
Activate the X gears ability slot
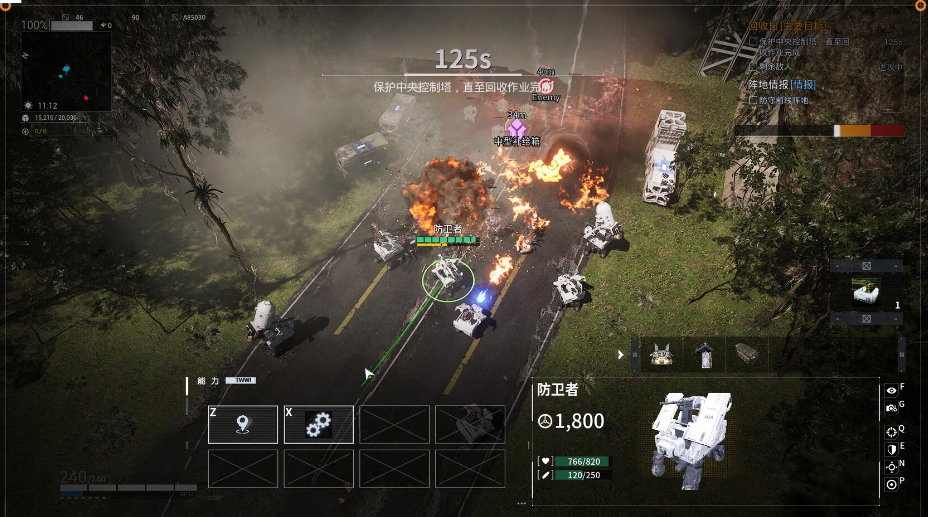(x=319, y=424)
